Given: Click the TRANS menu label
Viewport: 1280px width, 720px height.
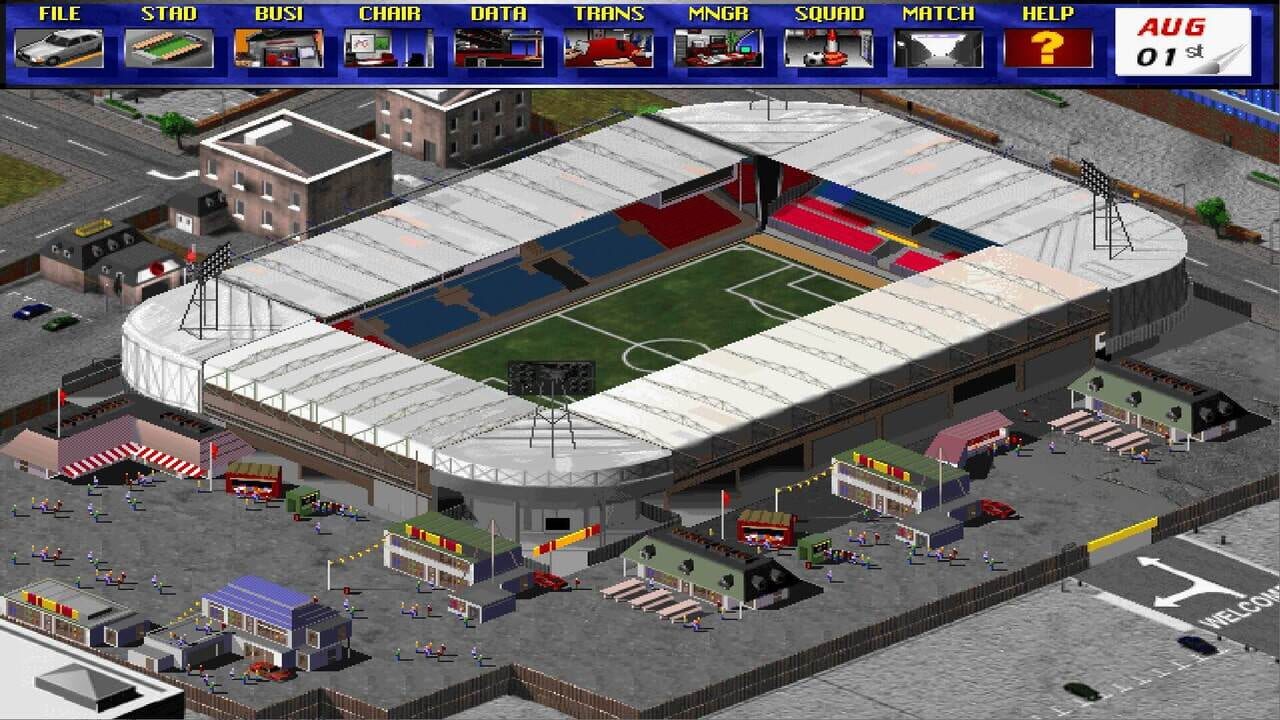Looking at the screenshot, I should (609, 13).
